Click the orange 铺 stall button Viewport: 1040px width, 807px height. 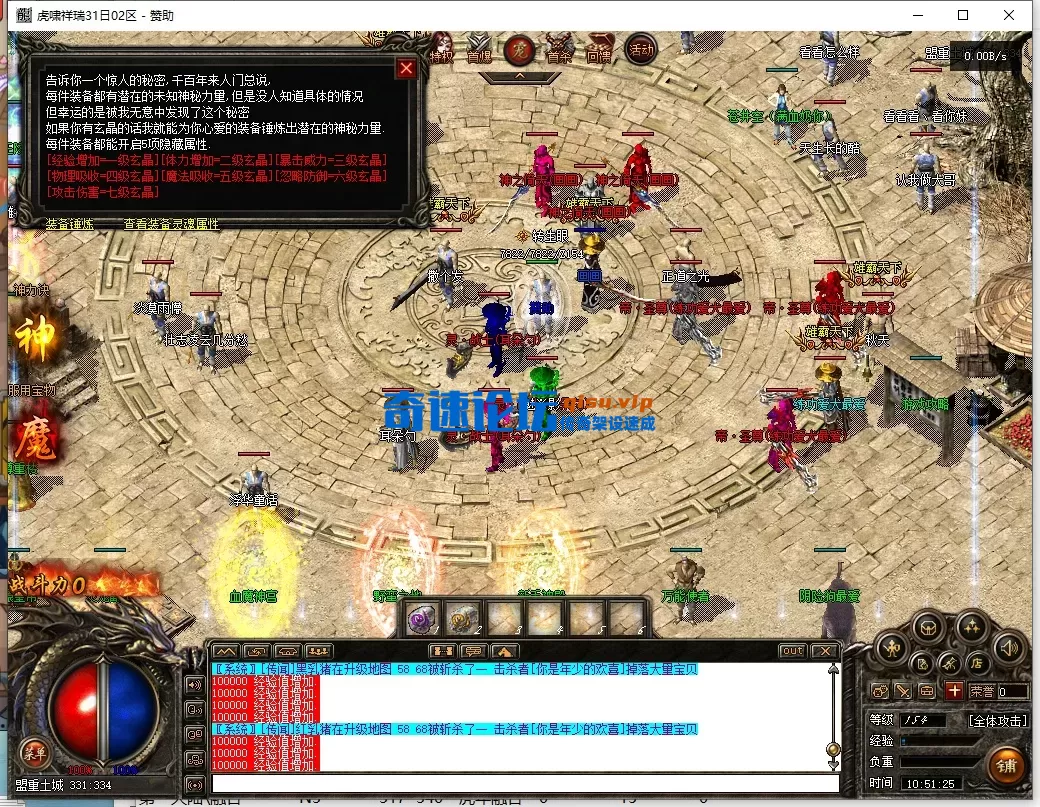[1007, 766]
